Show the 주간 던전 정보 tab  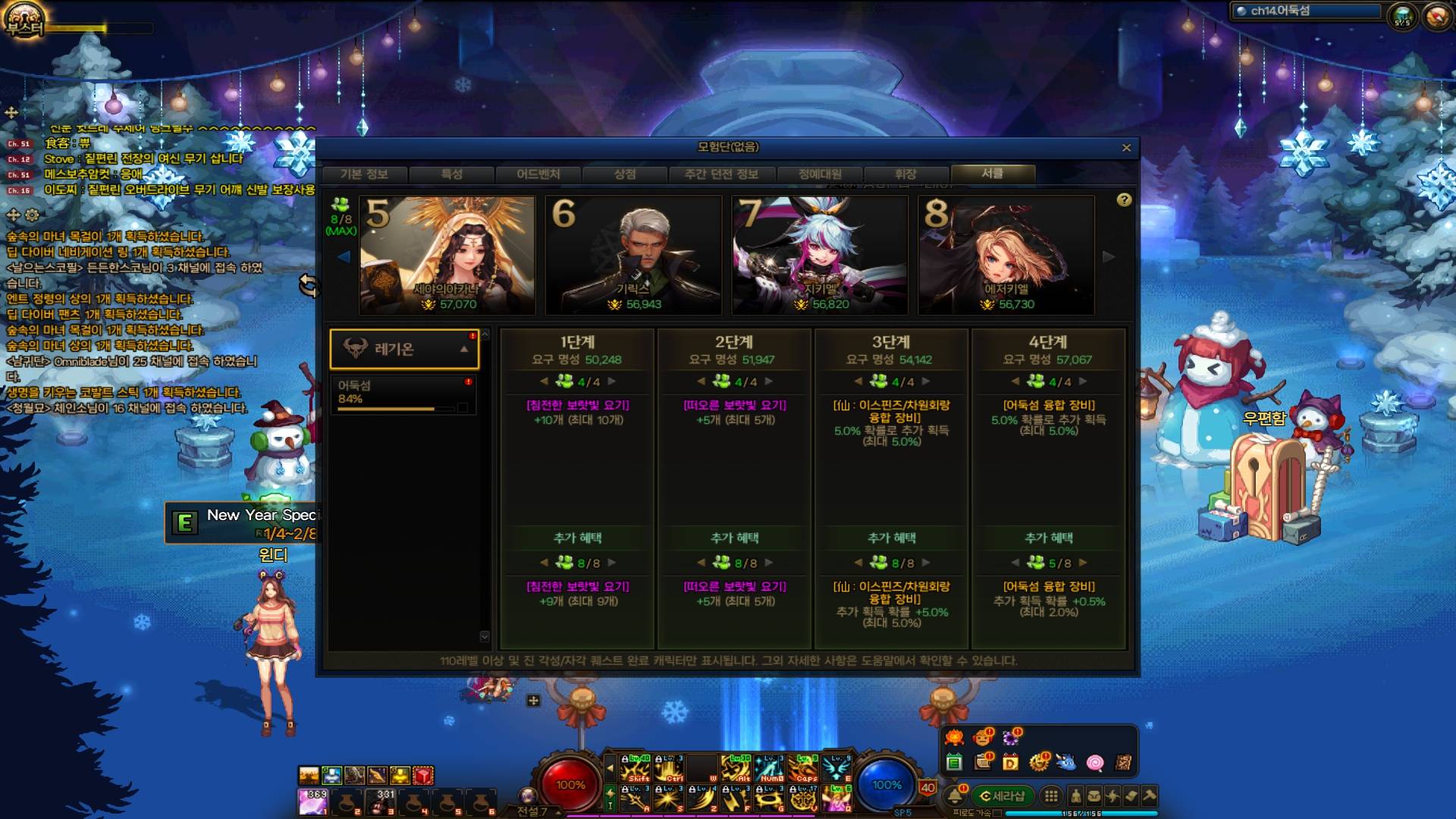pyautogui.click(x=721, y=174)
